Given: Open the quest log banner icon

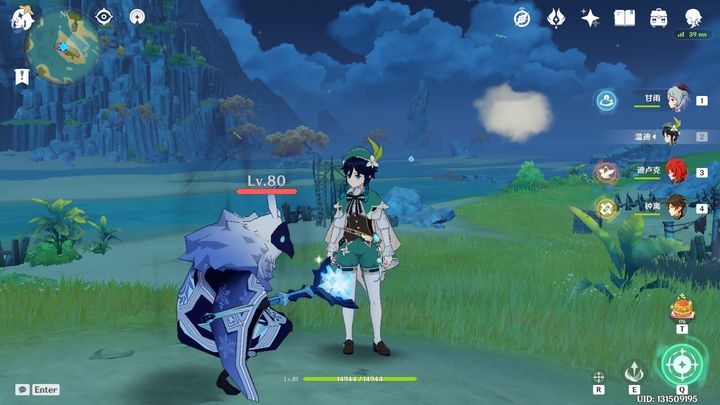Looking at the screenshot, I should click(21, 76).
